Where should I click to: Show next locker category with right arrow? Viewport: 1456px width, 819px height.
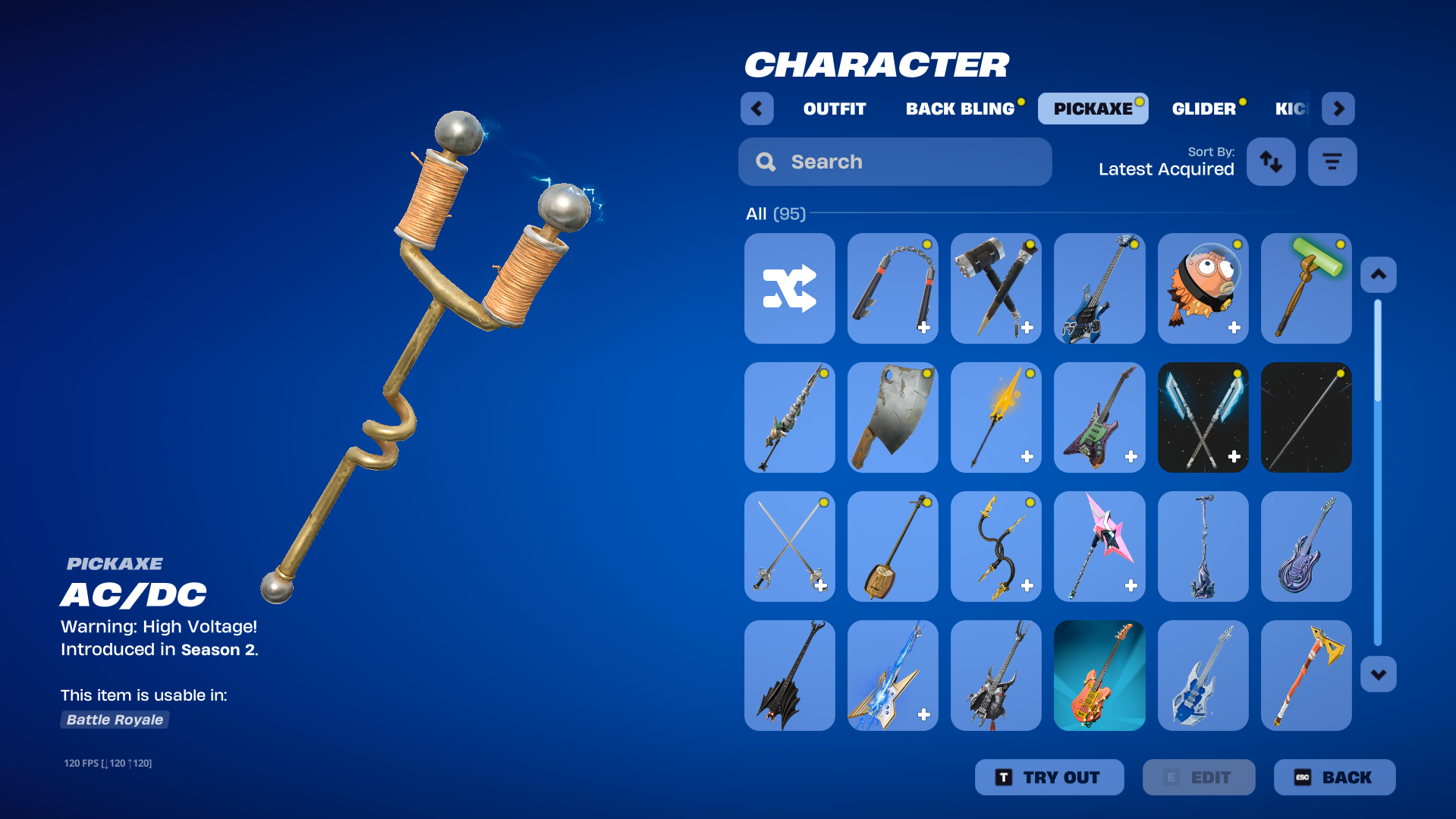coord(1338,109)
